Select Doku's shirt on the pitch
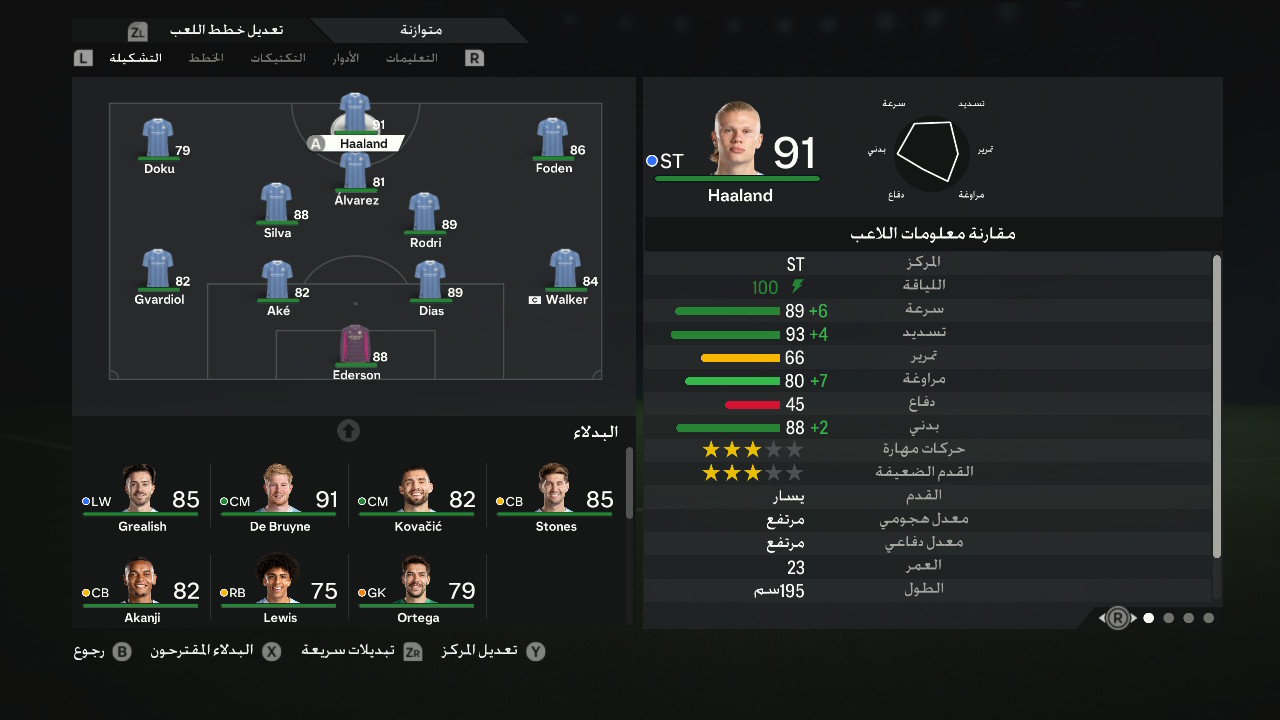This screenshot has height=720, width=1280. 158,140
